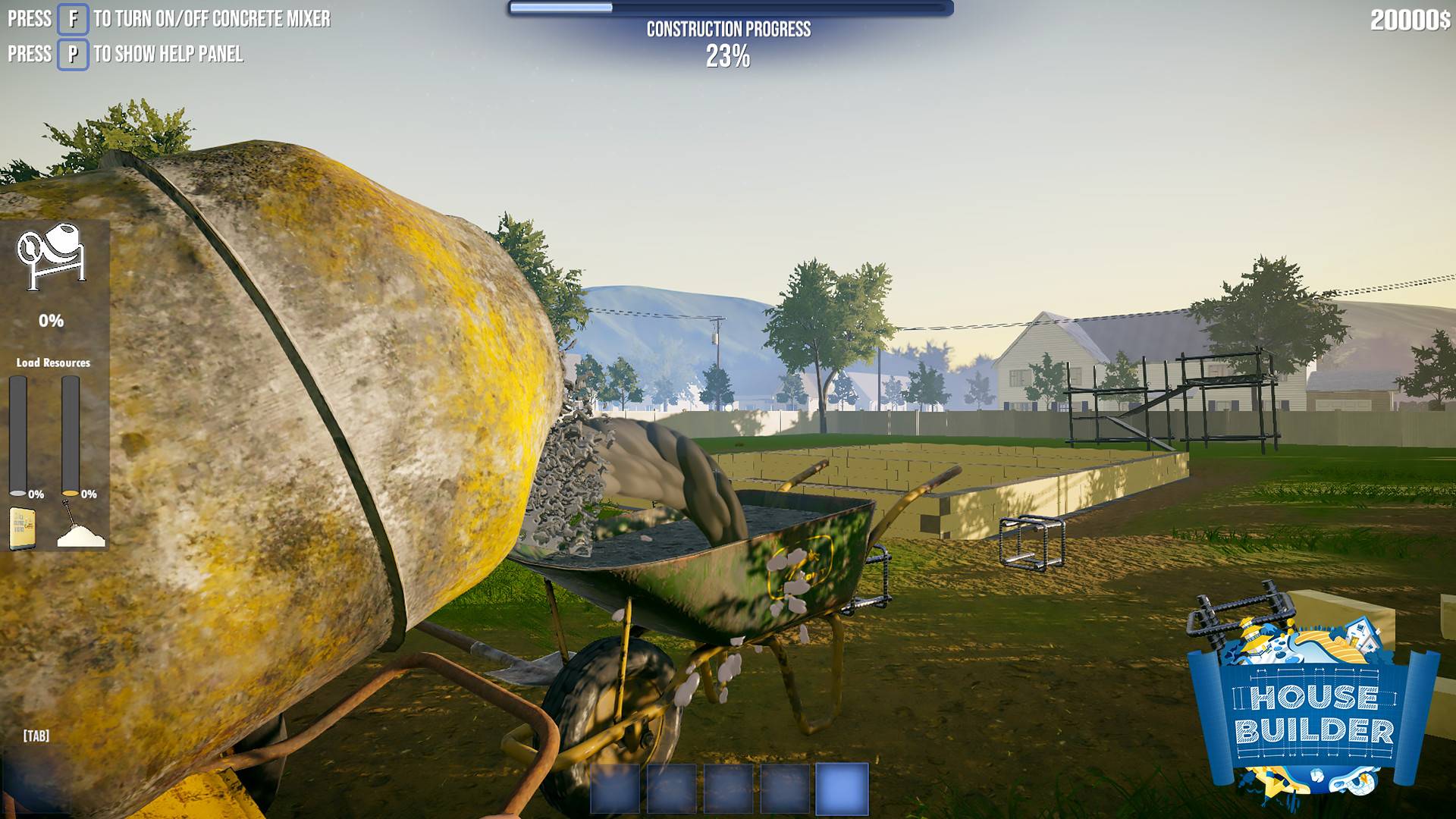Select the cement bag resource icon
The image size is (1456, 819).
(22, 529)
